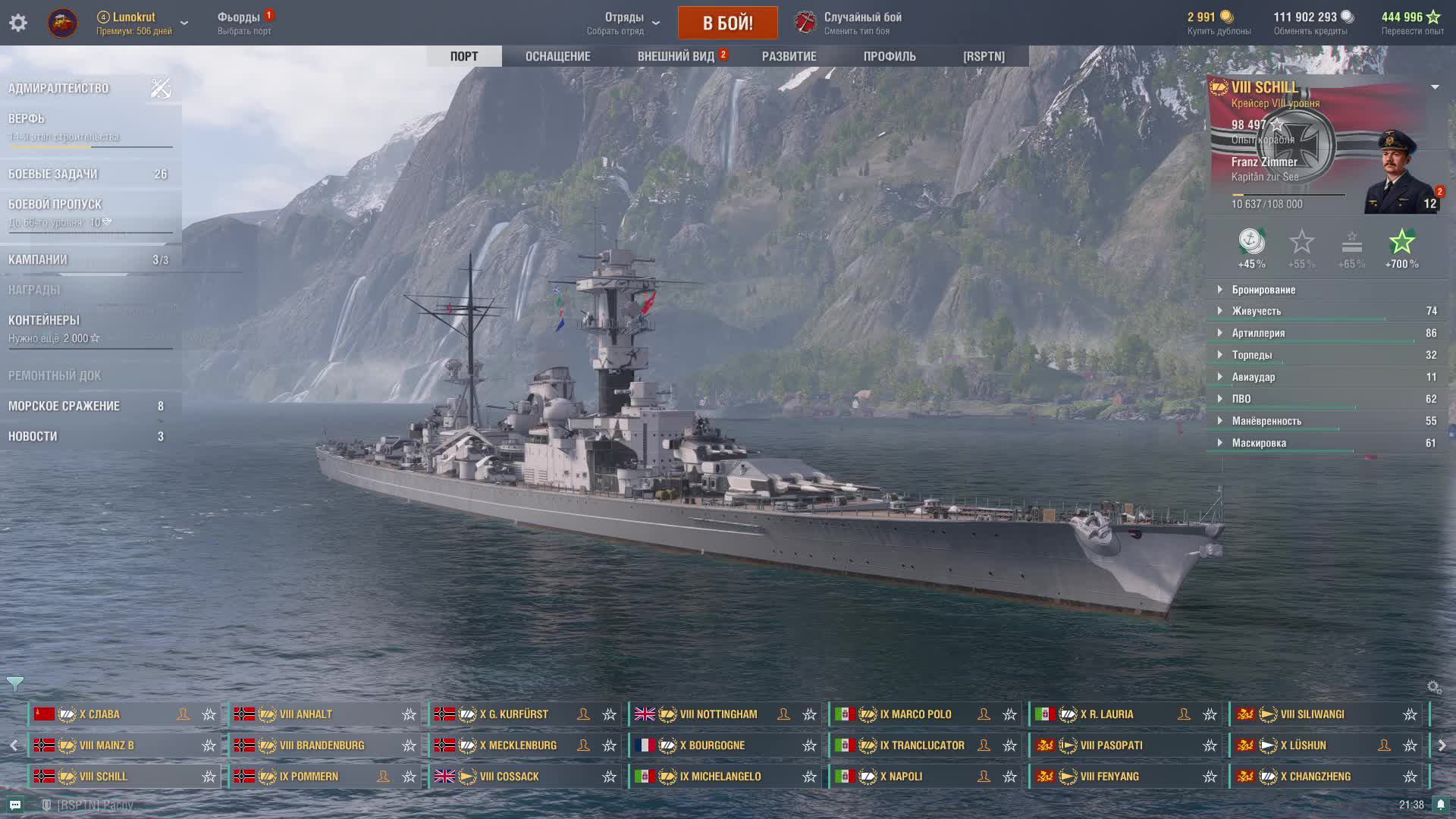Image resolution: width=1456 pixels, height=819 pixels.
Task: Open the settings gear icon
Action: click(x=18, y=23)
